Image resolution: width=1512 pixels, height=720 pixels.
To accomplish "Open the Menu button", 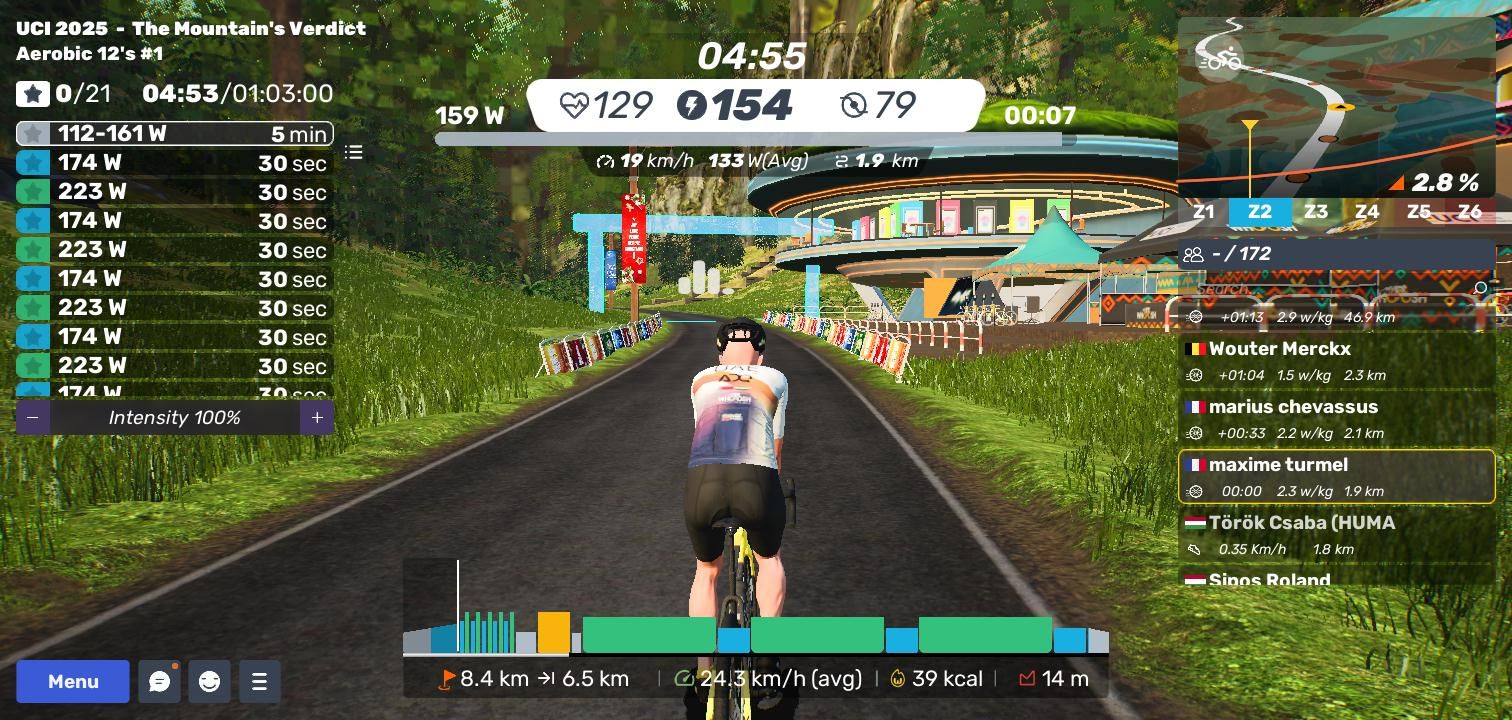I will coord(73,681).
